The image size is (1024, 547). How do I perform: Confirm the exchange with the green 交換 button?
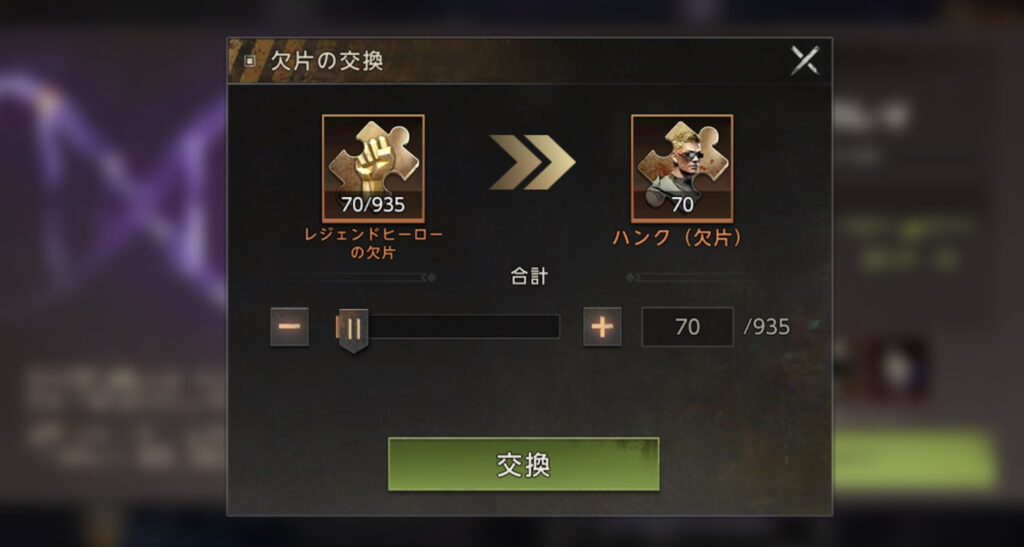click(523, 464)
